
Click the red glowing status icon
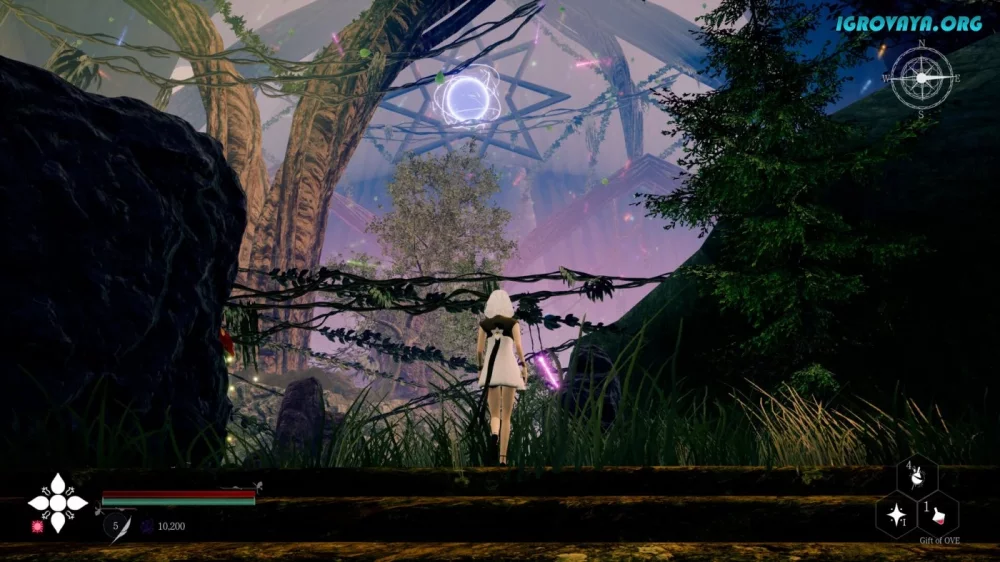pos(38,526)
